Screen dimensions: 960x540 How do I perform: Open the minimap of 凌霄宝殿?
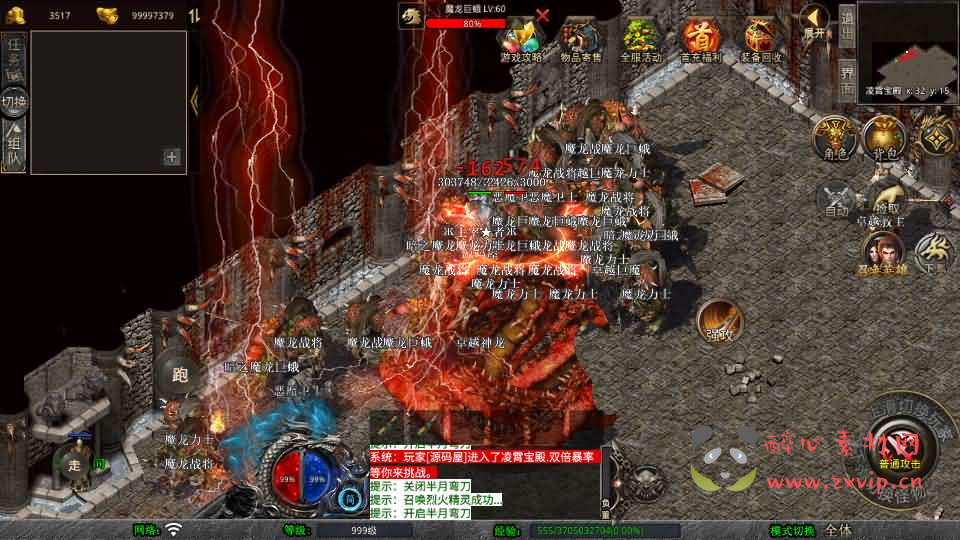pyautogui.click(x=907, y=47)
